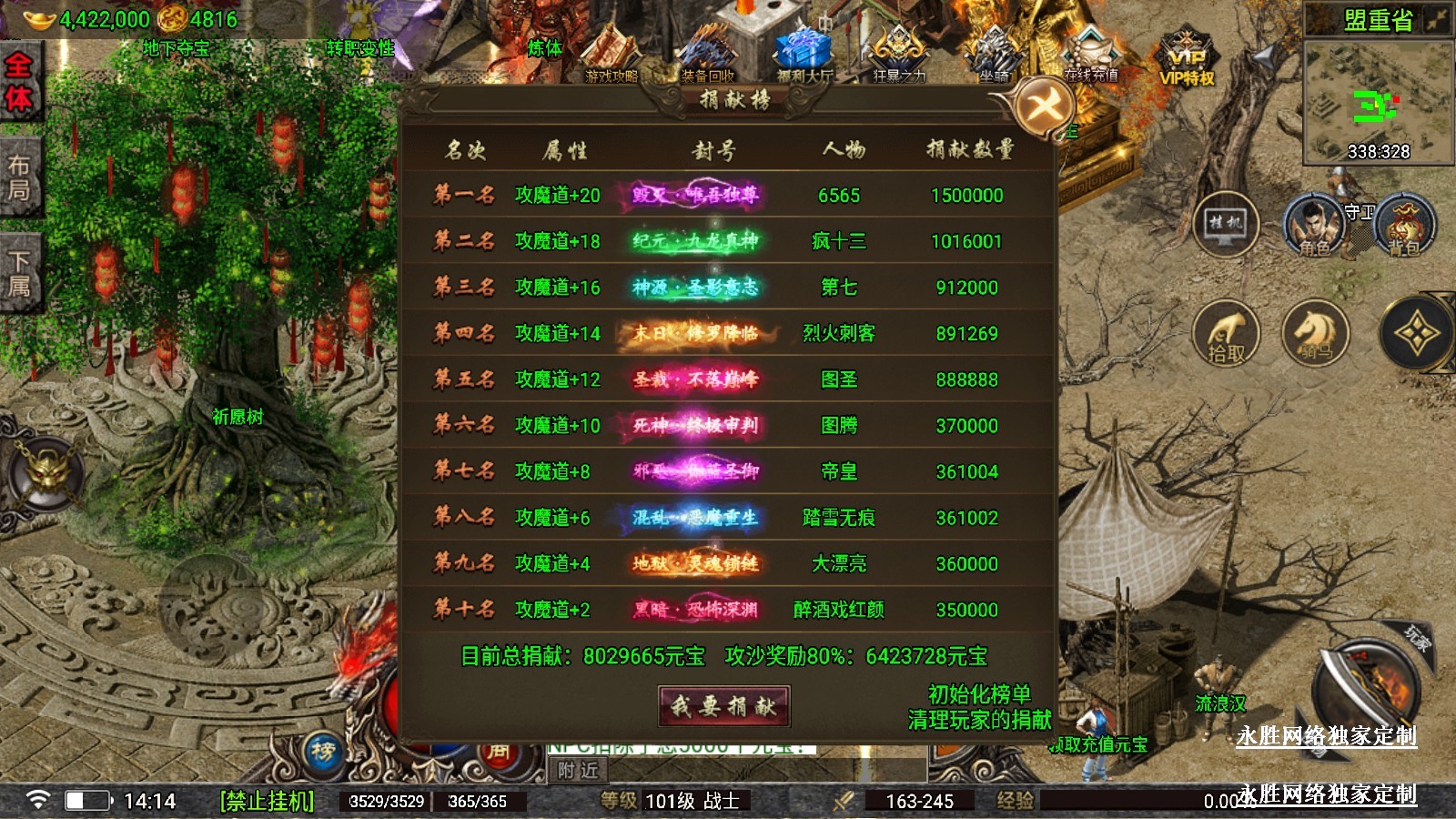Viewport: 1456px width, 819px height.
Task: Open the 在线充值 recharge icon
Action: pos(1090,55)
